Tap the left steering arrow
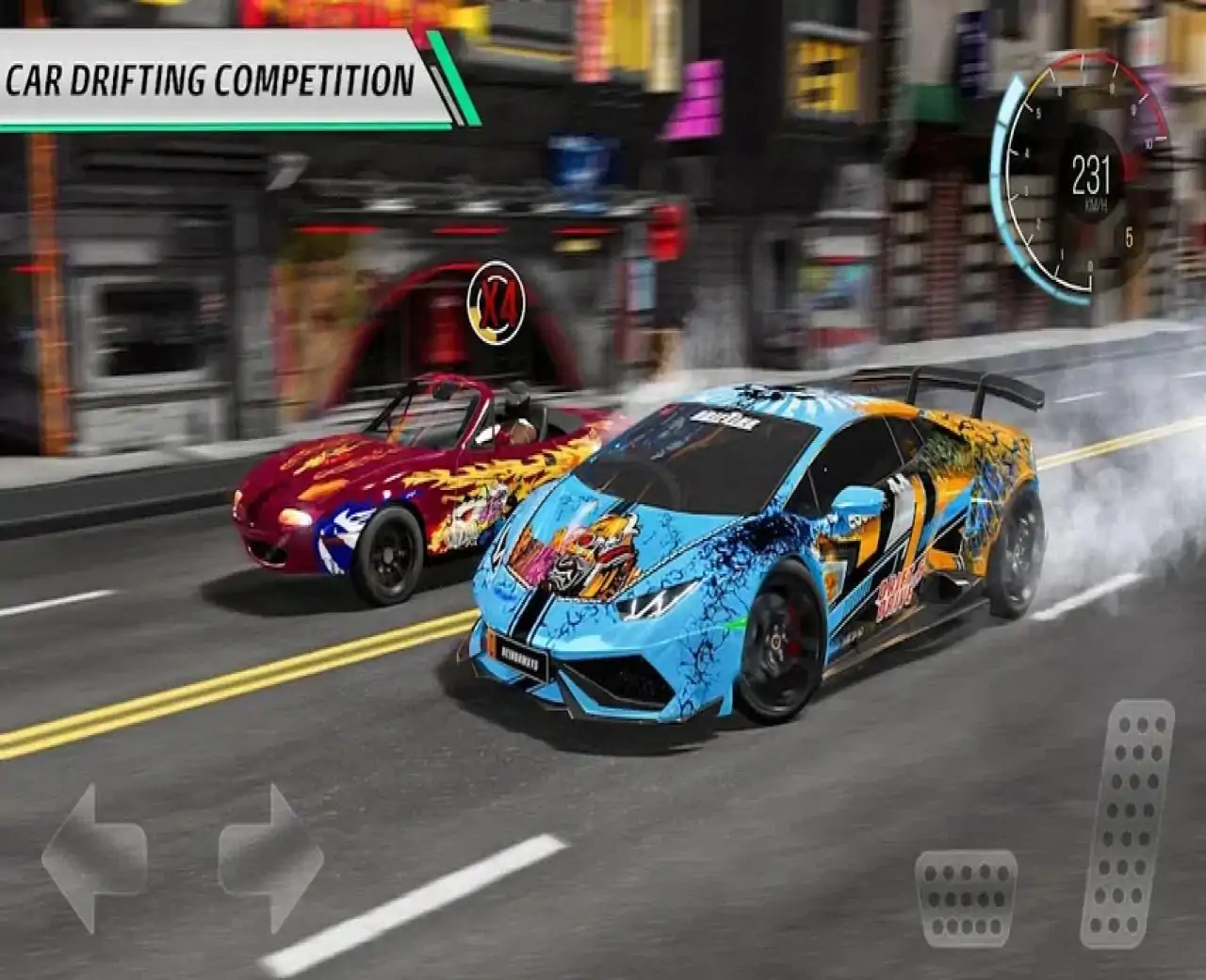This screenshot has height=980, width=1206. [x=92, y=856]
